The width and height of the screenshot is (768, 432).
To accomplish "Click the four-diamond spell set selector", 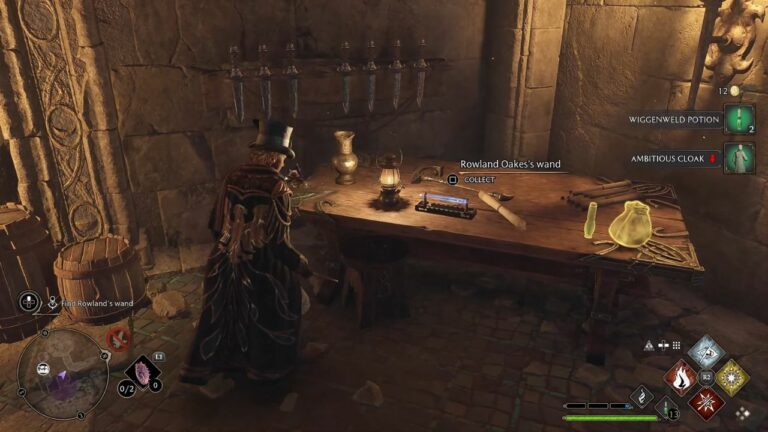I will click(x=741, y=413).
